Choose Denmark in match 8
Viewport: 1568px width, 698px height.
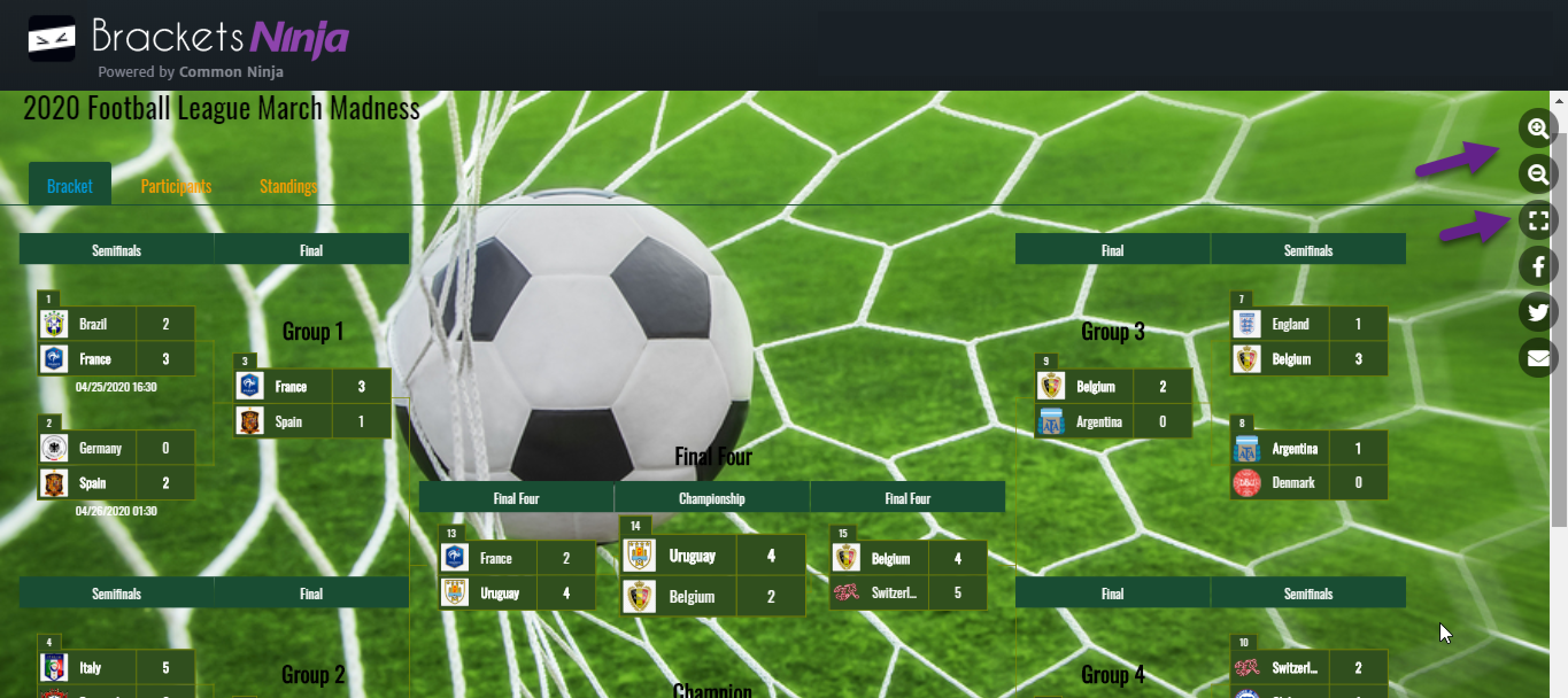click(1293, 483)
